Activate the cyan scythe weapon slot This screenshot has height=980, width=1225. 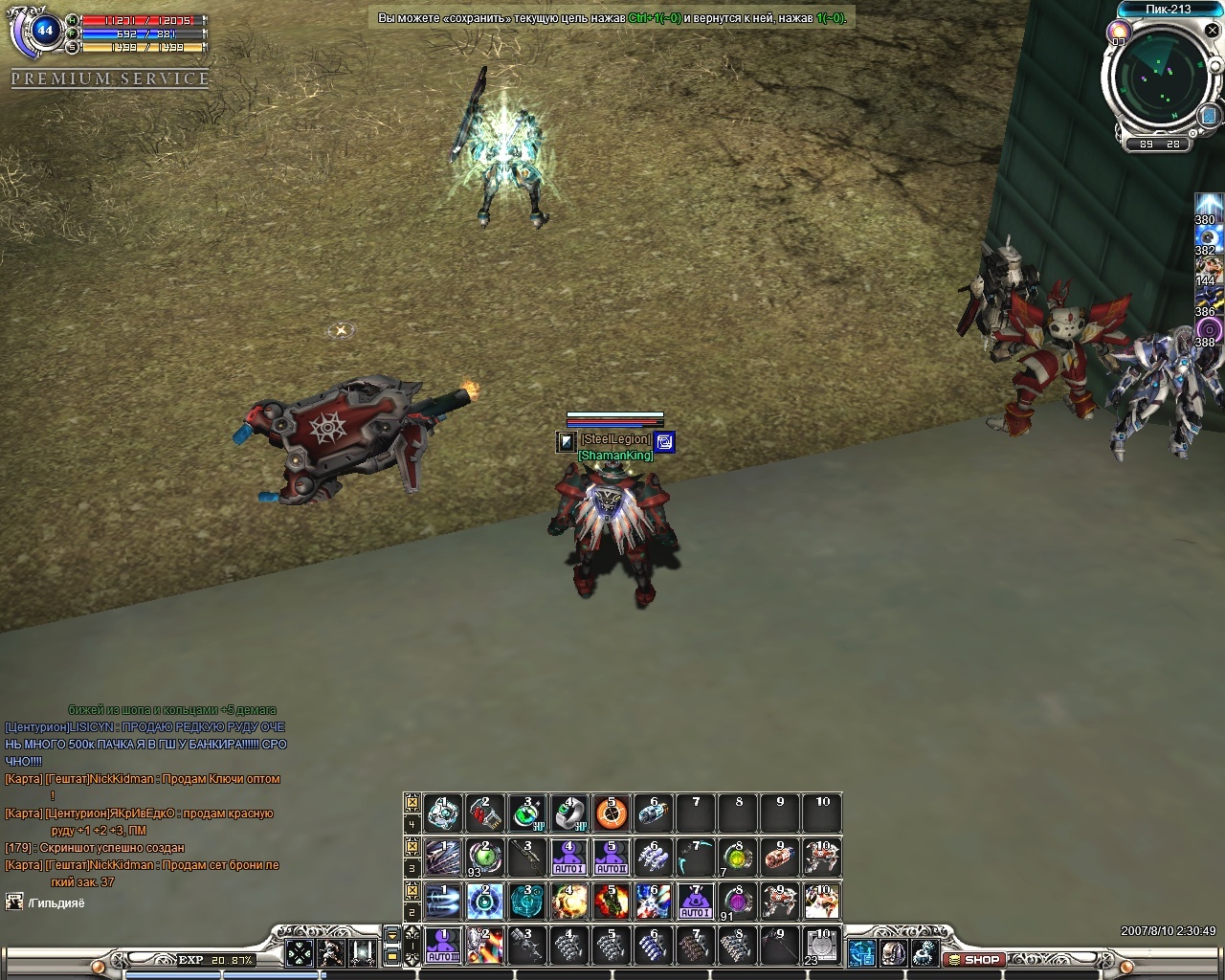(x=696, y=857)
